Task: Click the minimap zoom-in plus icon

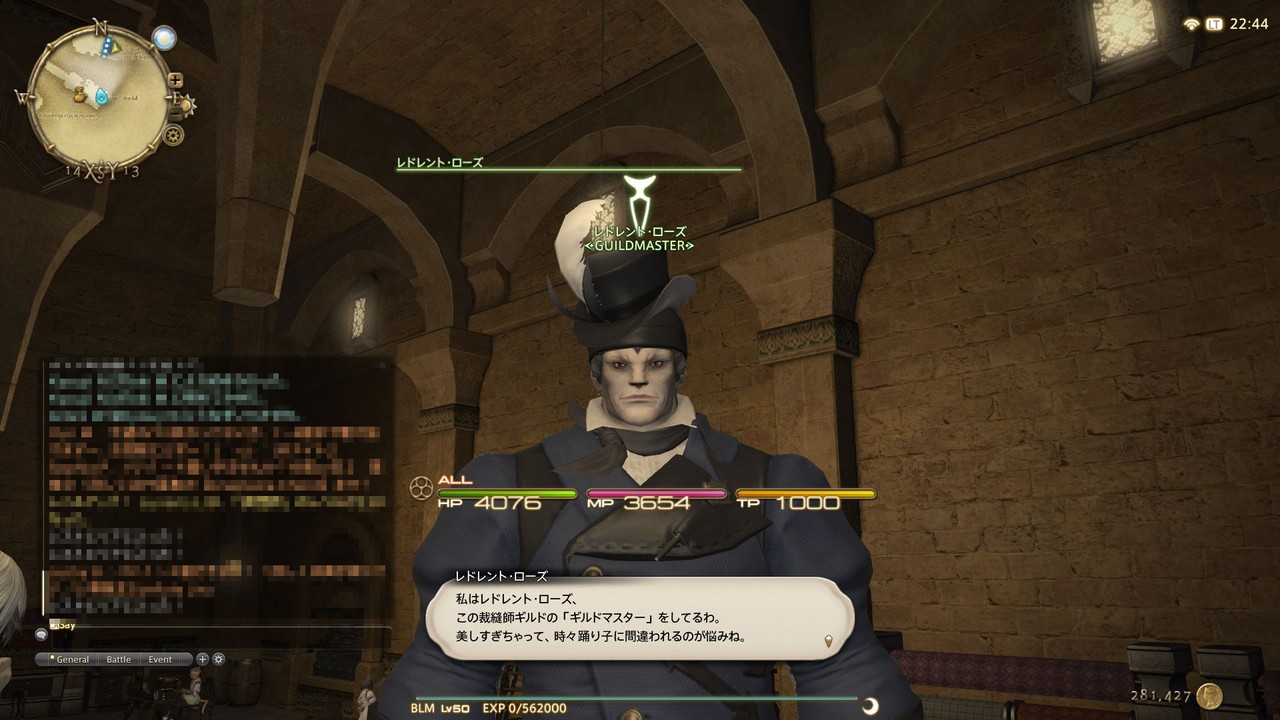Action: pos(176,79)
